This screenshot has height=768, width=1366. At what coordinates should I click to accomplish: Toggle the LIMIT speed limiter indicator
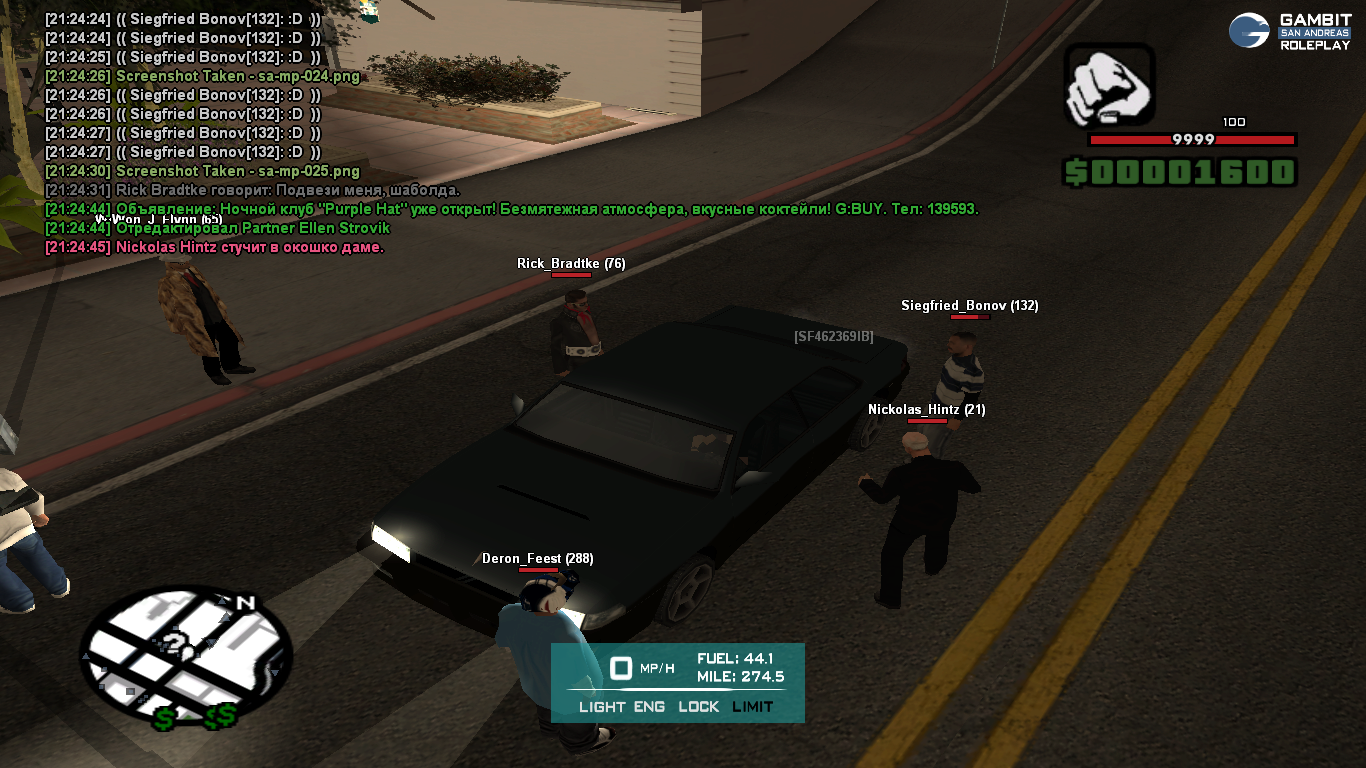click(x=752, y=707)
